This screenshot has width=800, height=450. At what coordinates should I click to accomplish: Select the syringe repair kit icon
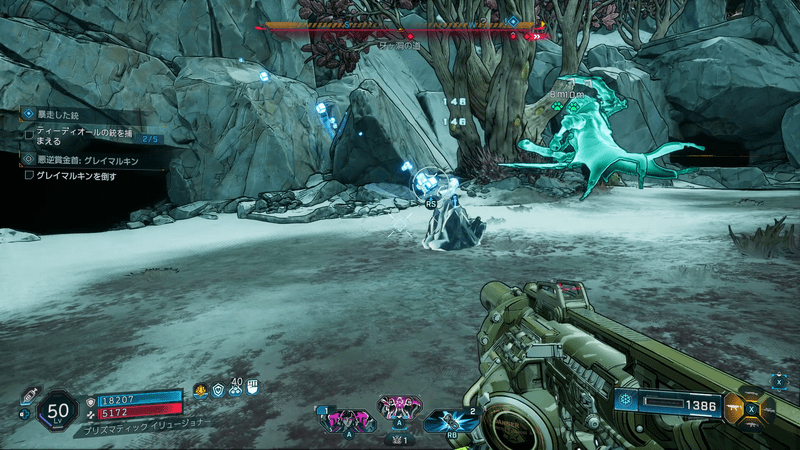30,393
